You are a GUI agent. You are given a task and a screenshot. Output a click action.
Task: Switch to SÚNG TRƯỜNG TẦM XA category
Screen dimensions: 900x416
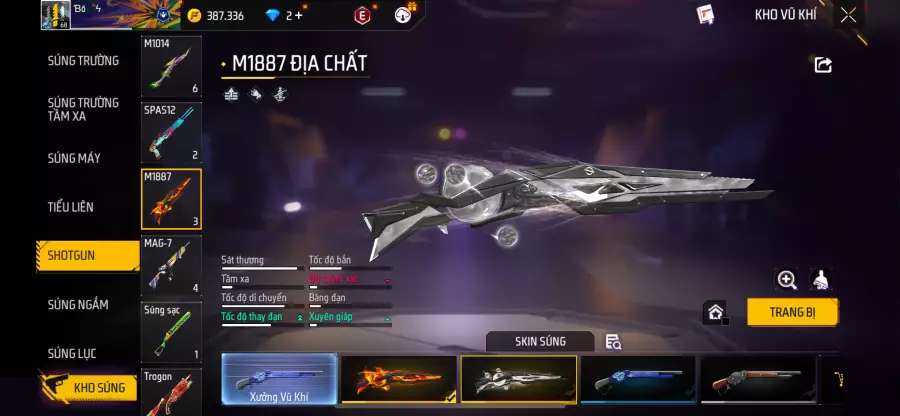[83, 109]
